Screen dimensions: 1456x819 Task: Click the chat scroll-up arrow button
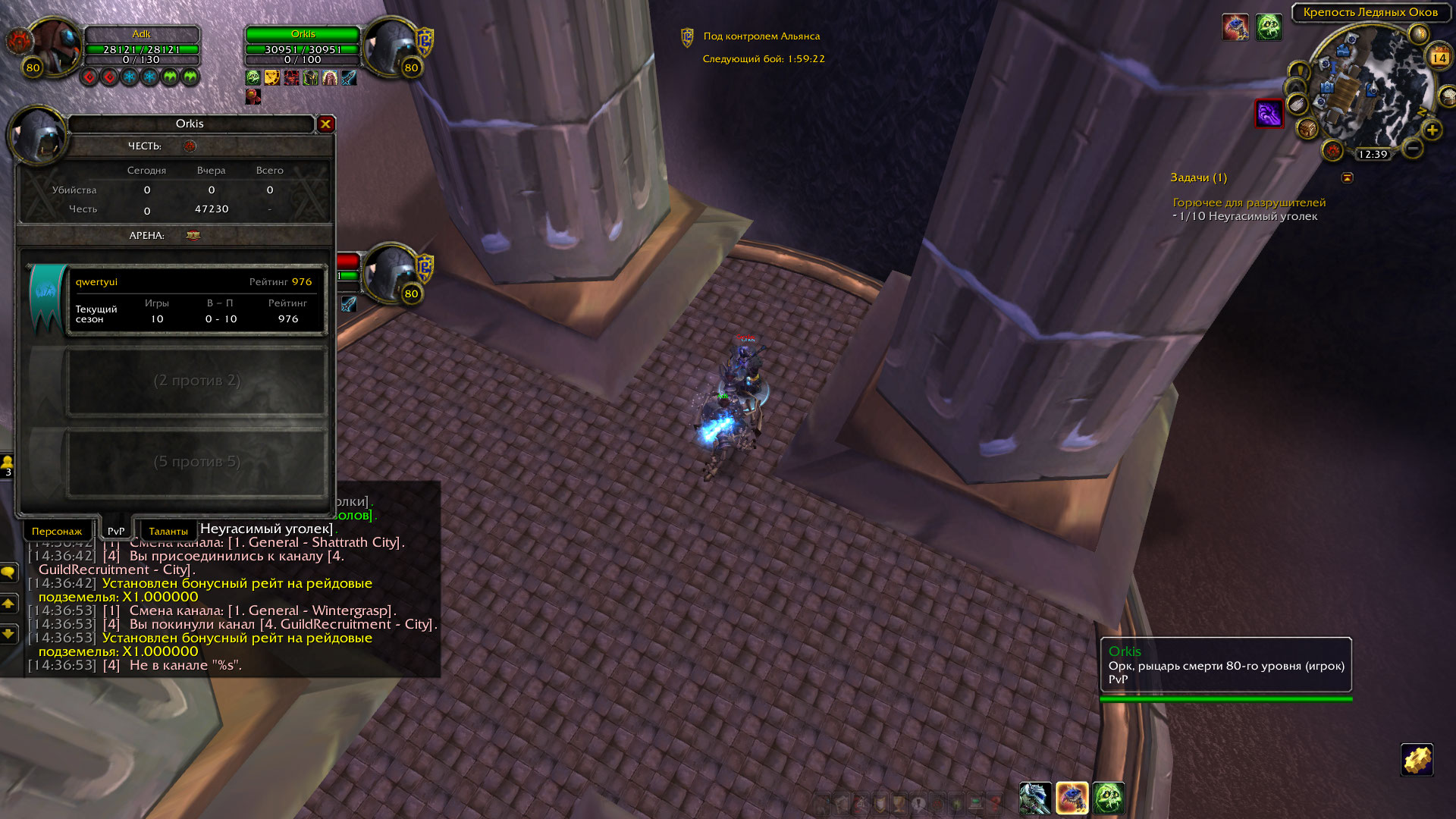(8, 604)
